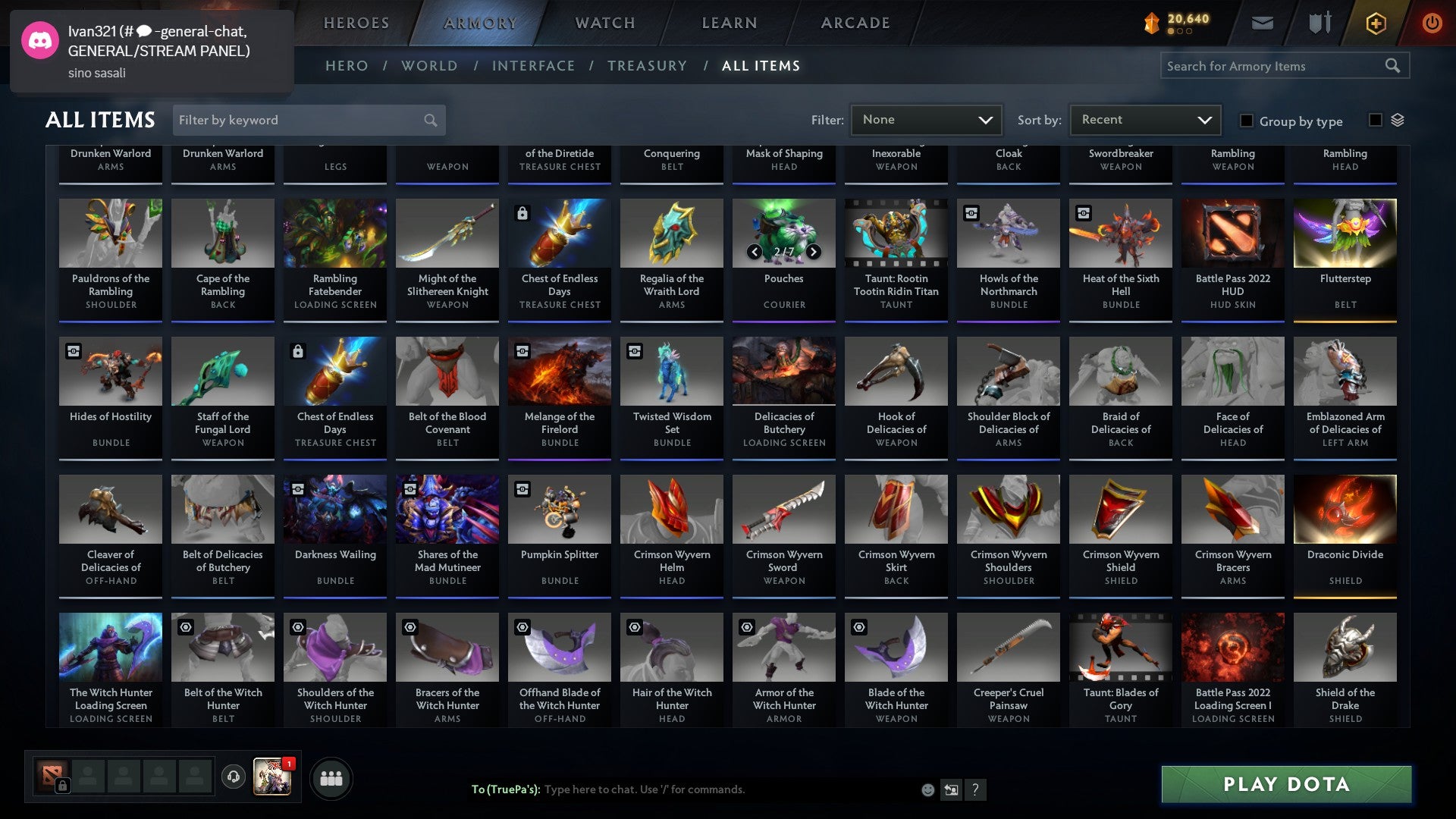Screen dimensions: 1456x819
Task: Click the shield and sword loadout icon
Action: pyautogui.click(x=1319, y=23)
